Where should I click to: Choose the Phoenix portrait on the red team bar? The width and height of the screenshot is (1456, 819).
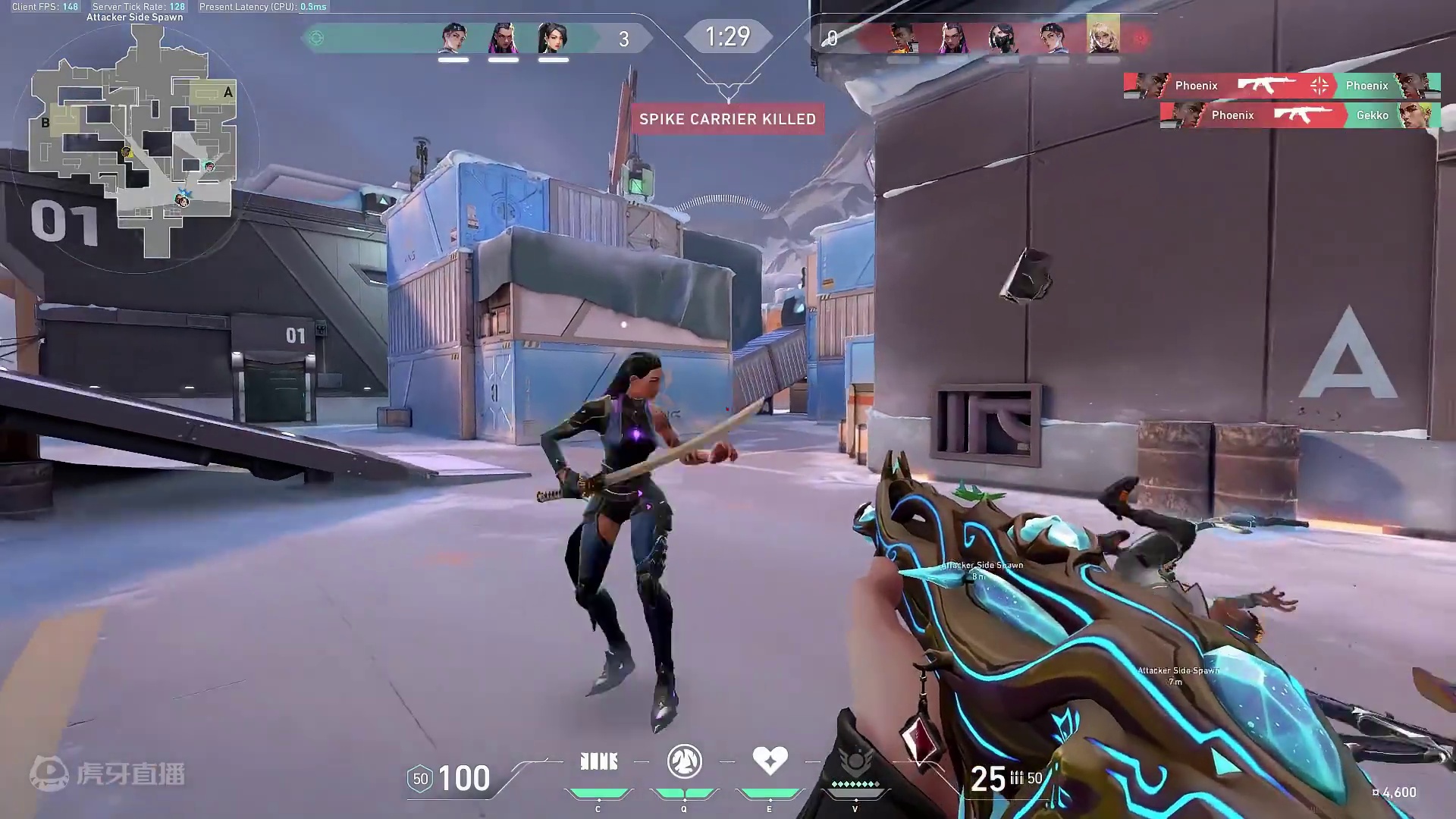click(902, 36)
